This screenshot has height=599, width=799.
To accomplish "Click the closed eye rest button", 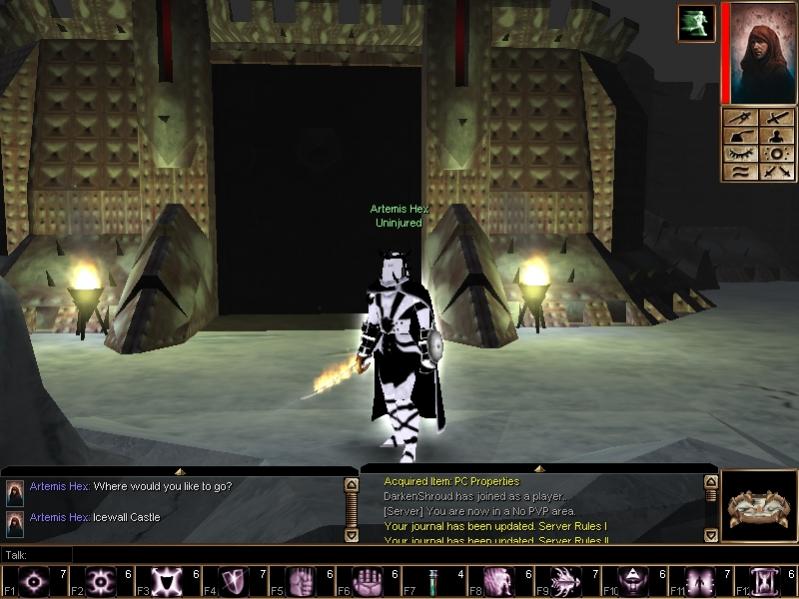I will [740, 155].
